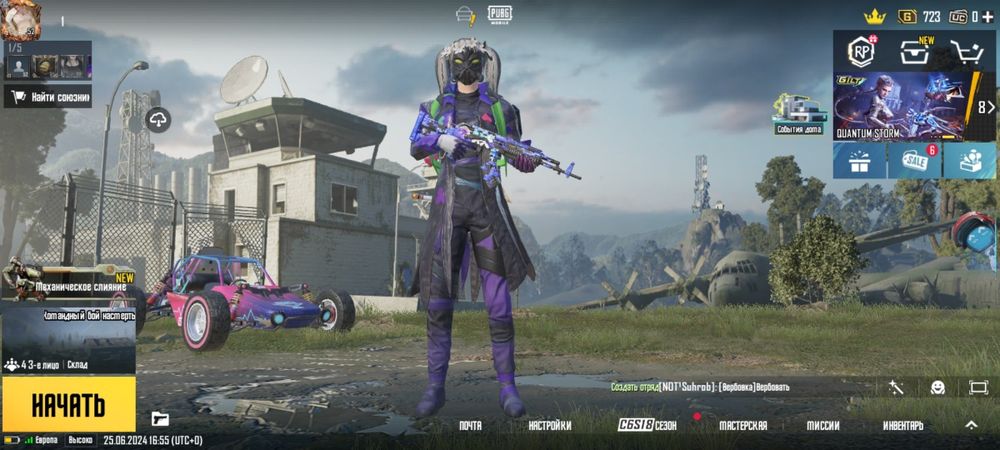Open the blue gift box tile
The height and width of the screenshot is (450, 1000).
coord(859,160)
